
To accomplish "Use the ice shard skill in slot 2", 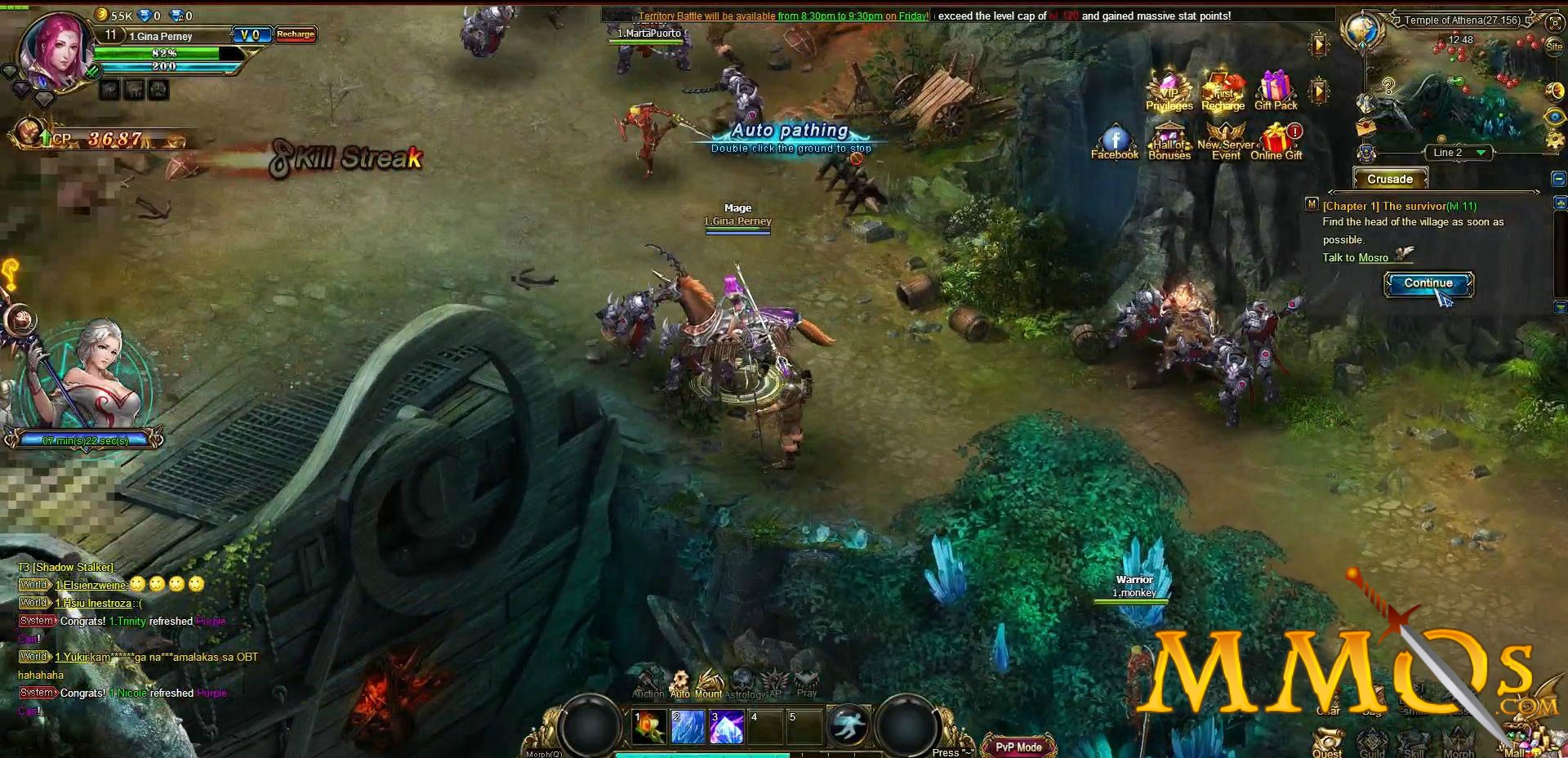I will tap(688, 726).
